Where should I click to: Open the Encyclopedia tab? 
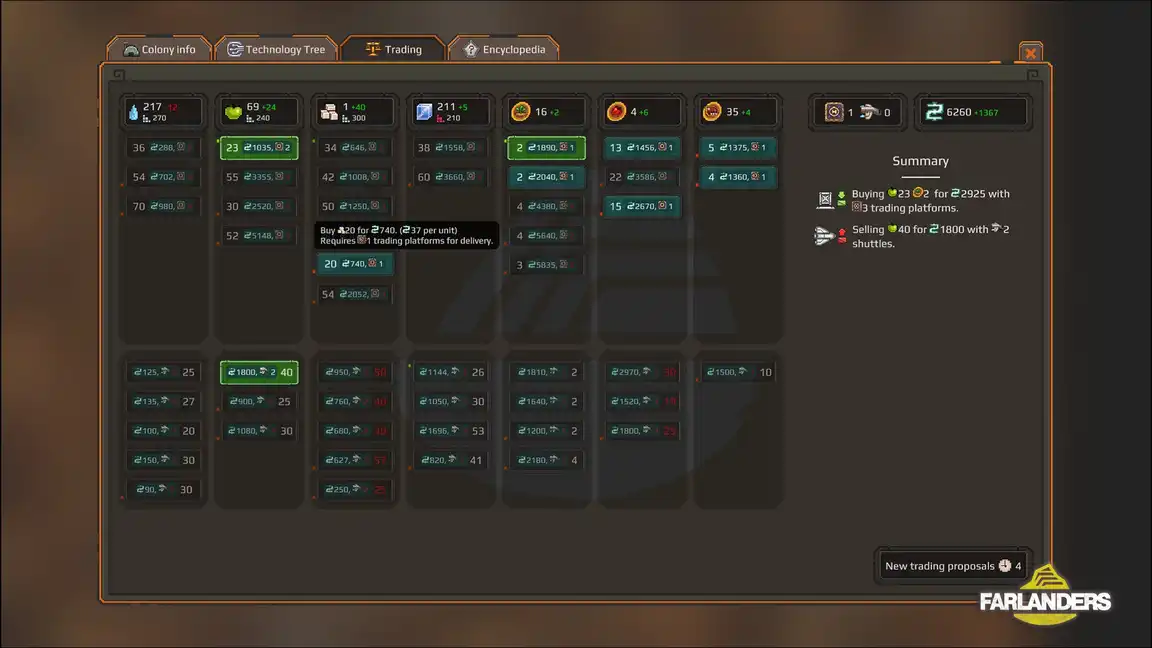pos(503,49)
